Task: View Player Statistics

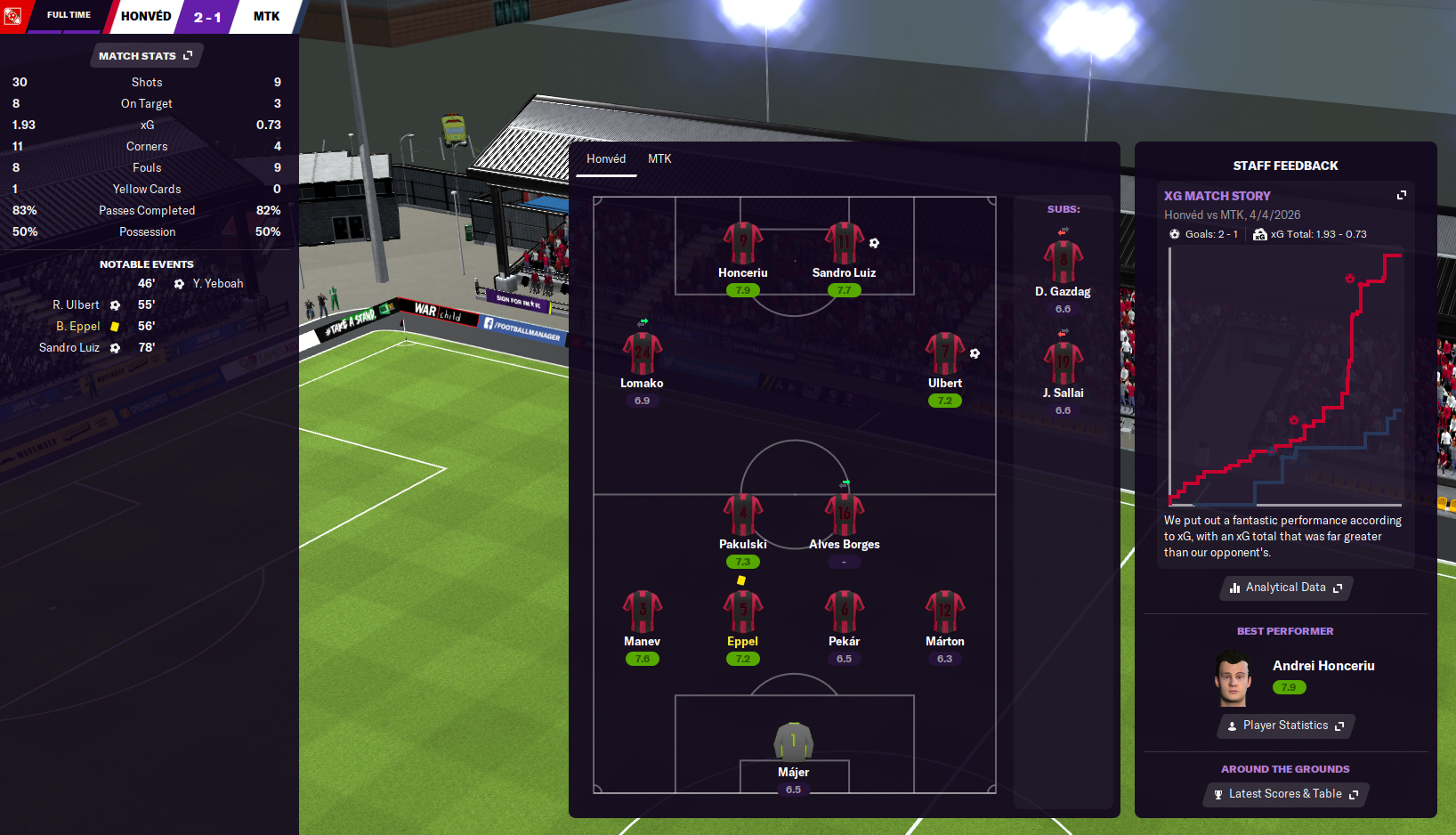Action: (1285, 726)
